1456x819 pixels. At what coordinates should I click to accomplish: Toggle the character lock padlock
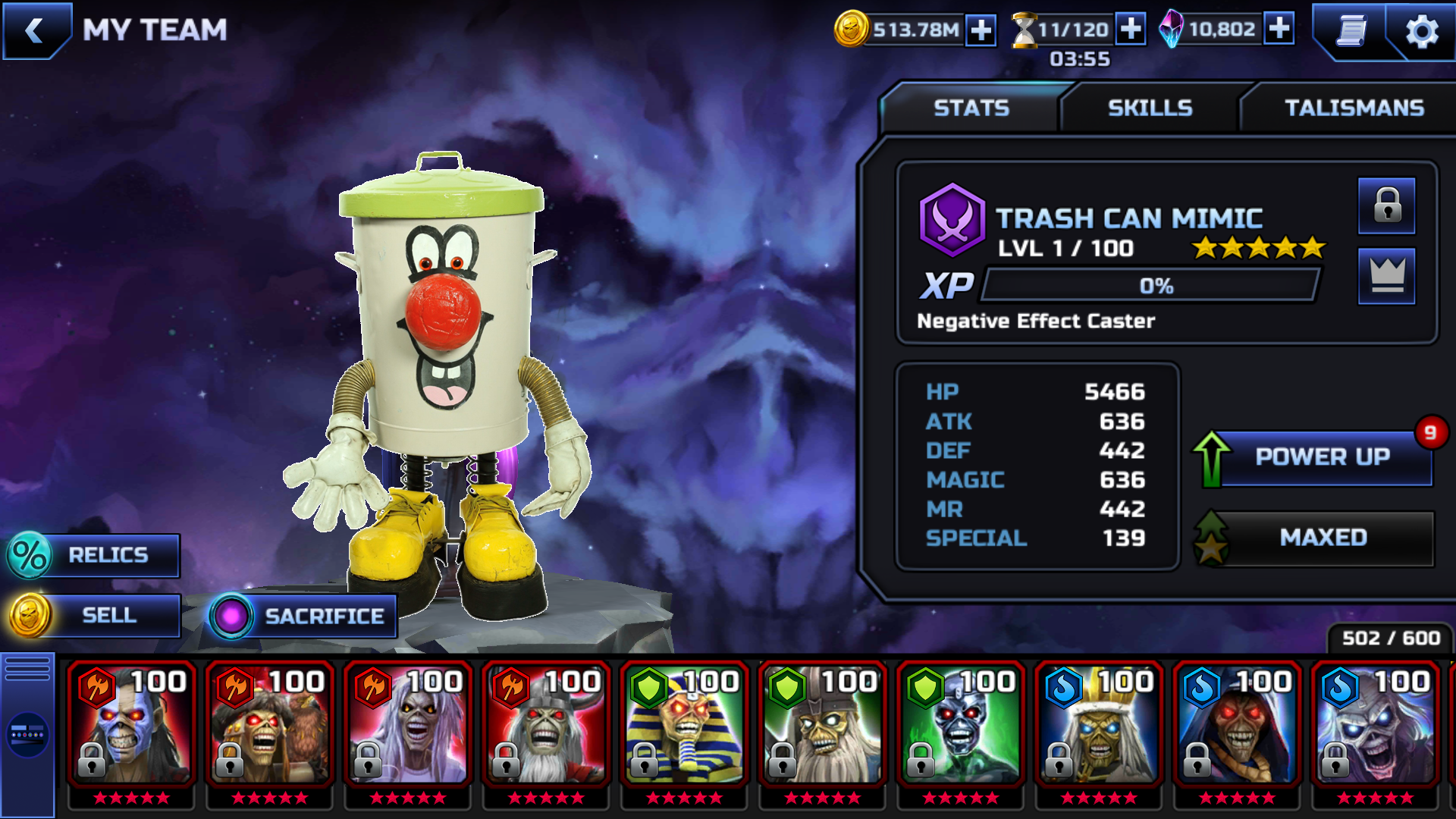(1387, 206)
